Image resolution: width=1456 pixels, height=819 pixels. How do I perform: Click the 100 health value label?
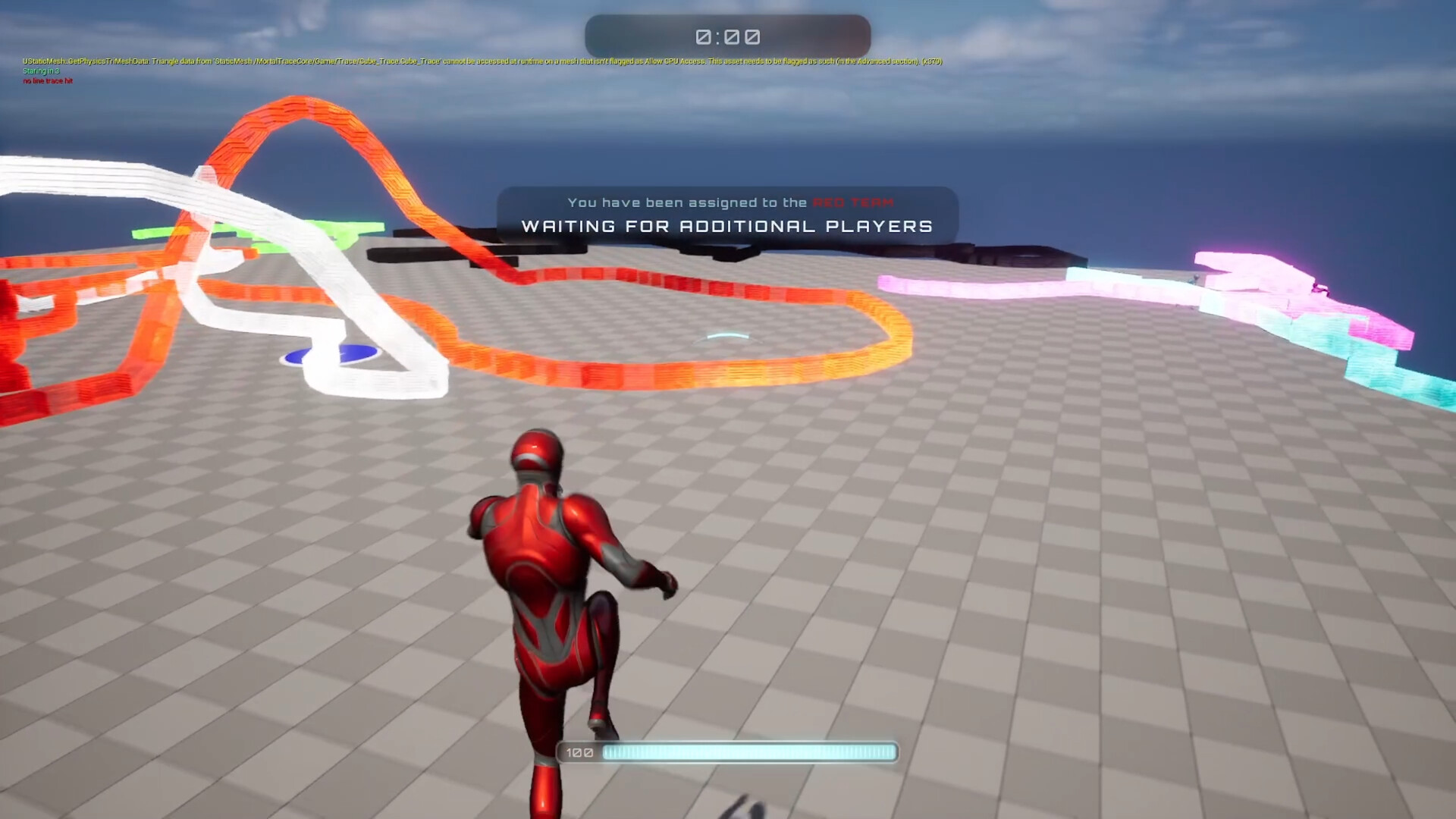[x=578, y=752]
